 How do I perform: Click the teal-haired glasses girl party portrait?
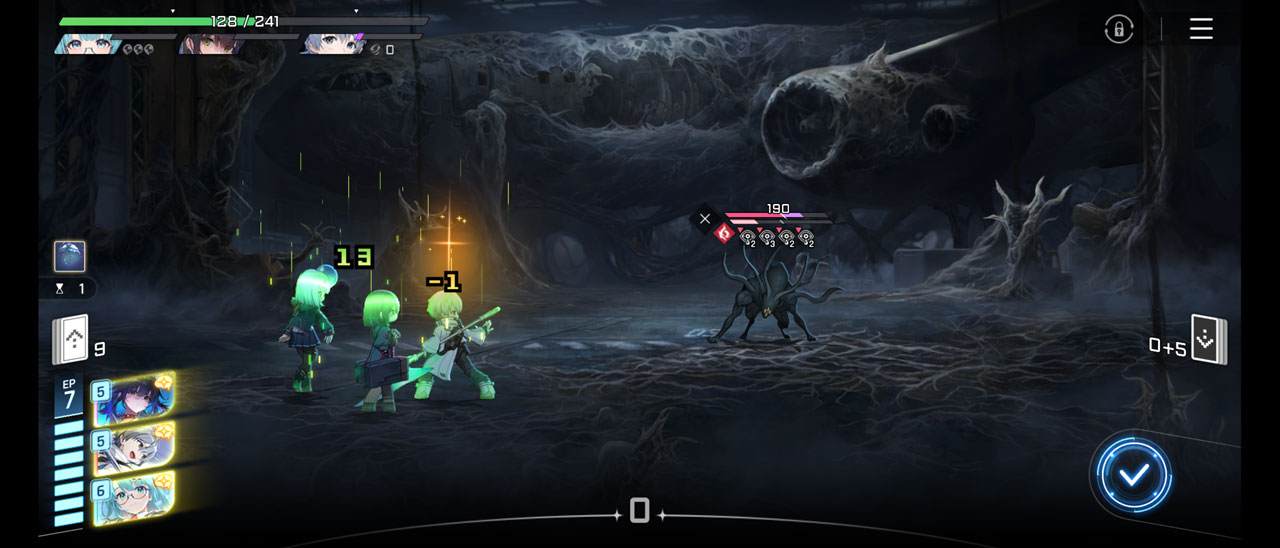point(90,44)
